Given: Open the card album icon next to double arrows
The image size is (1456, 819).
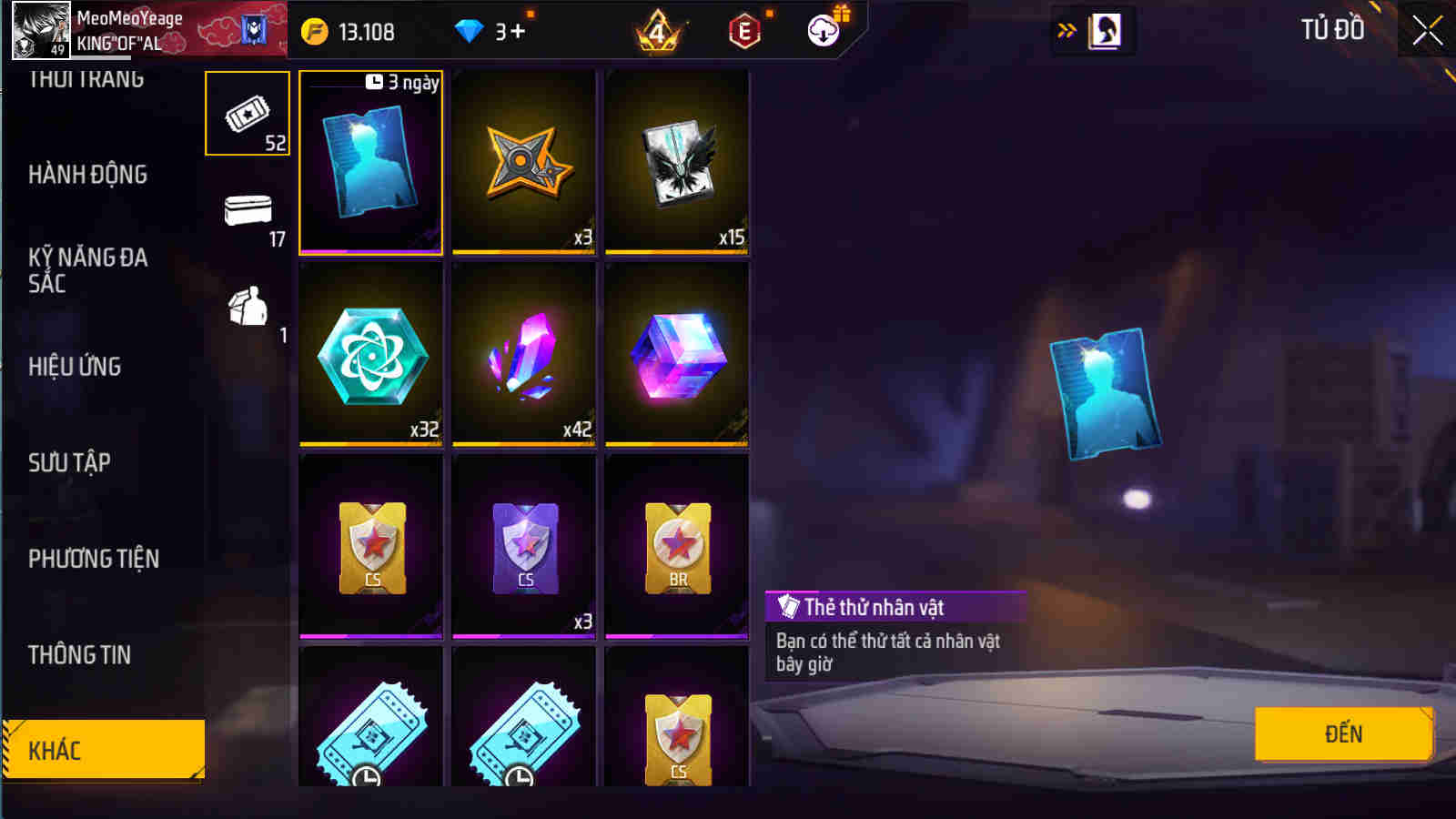Looking at the screenshot, I should coord(1104,28).
